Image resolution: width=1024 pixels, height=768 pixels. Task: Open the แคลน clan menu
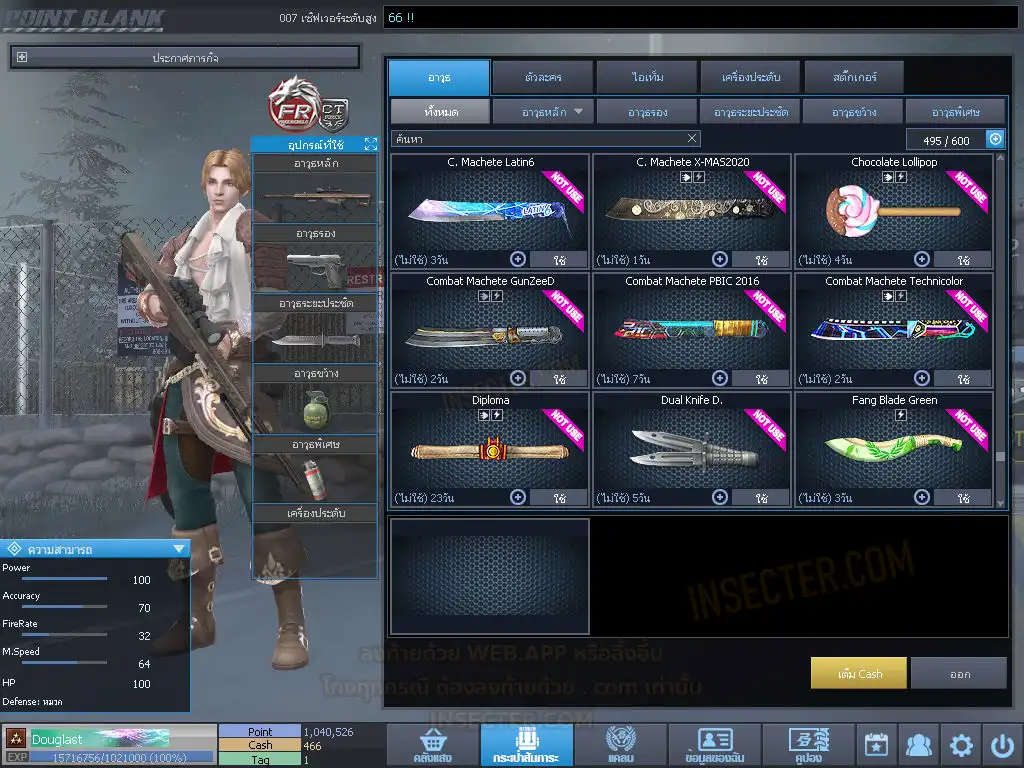tap(621, 746)
